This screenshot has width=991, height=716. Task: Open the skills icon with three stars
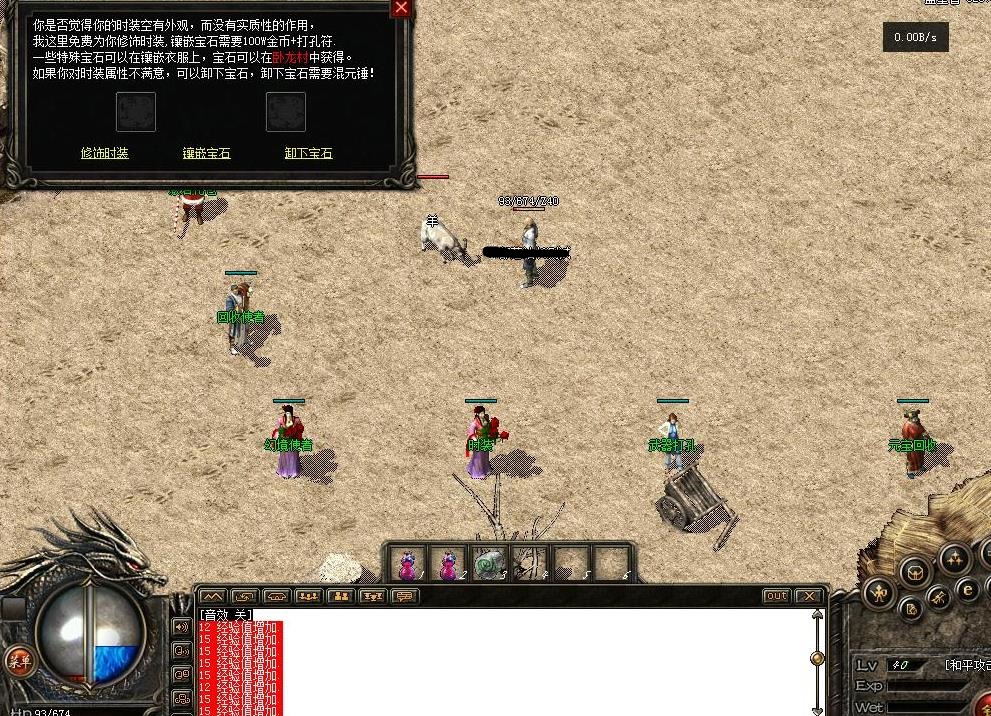955,557
